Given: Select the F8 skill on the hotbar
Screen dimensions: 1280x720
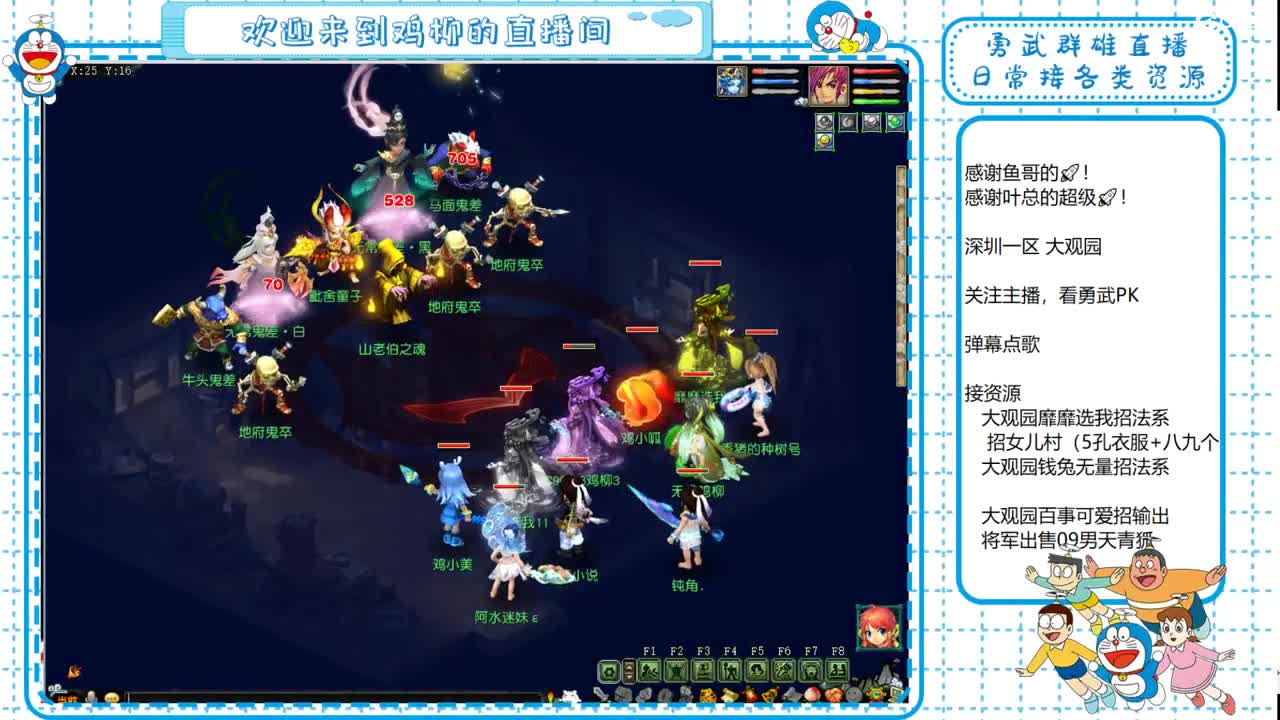Looking at the screenshot, I should pyautogui.click(x=837, y=669).
